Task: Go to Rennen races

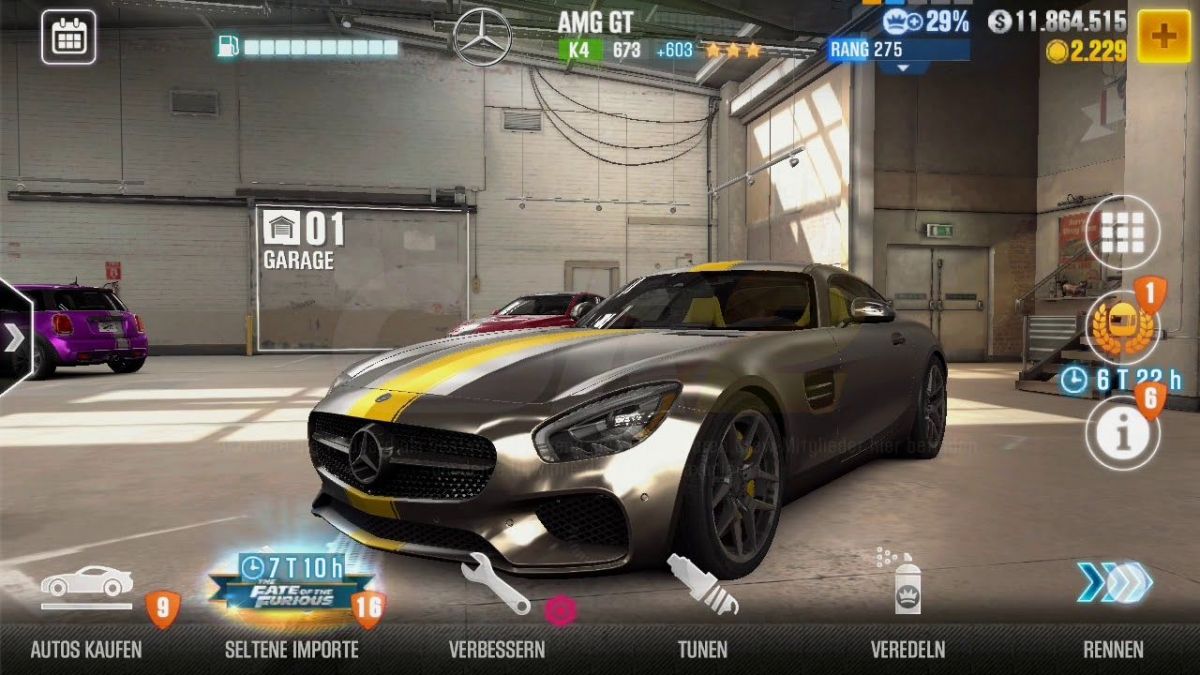Action: pos(1113,600)
